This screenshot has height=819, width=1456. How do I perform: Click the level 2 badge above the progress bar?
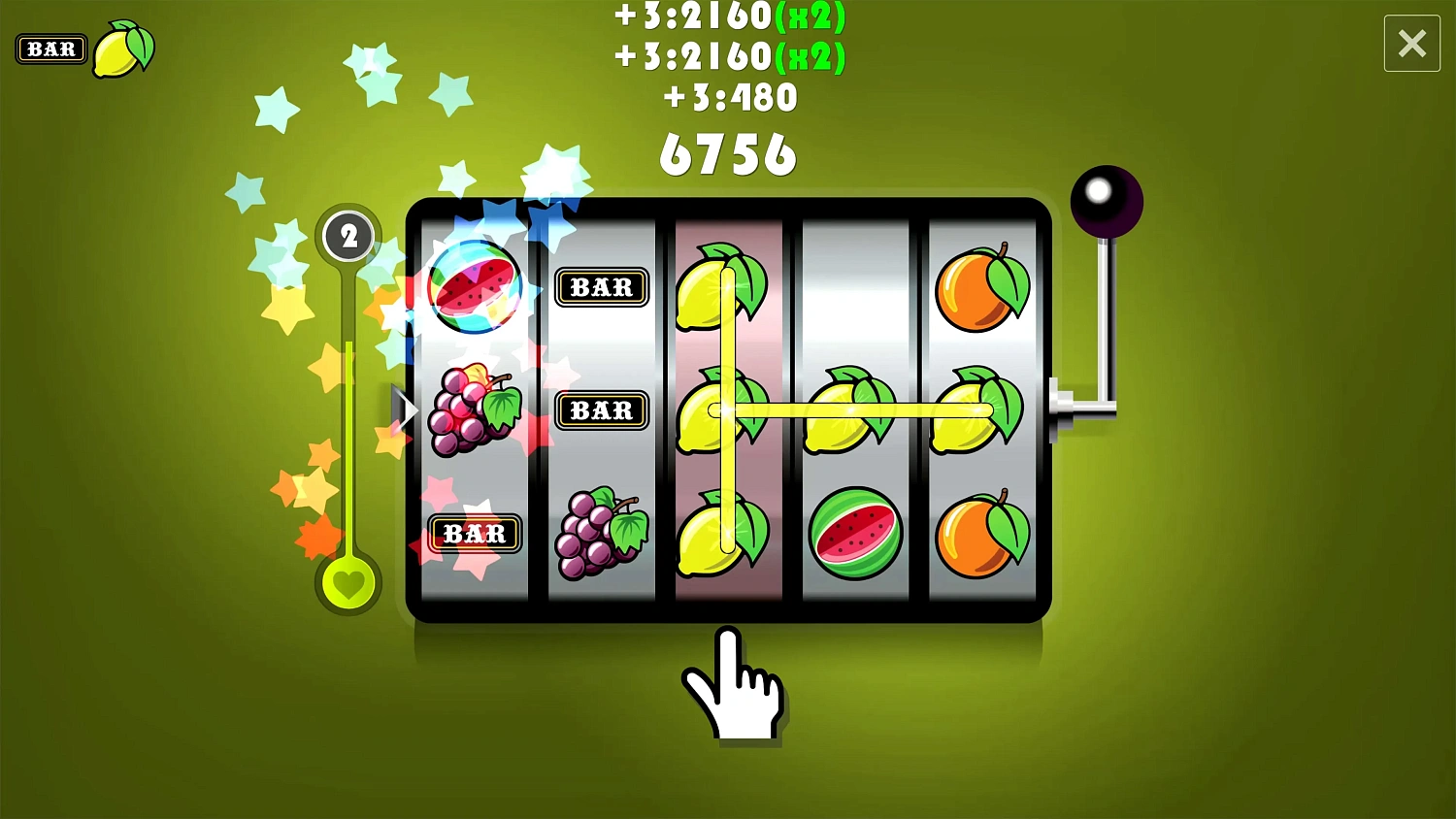point(348,234)
